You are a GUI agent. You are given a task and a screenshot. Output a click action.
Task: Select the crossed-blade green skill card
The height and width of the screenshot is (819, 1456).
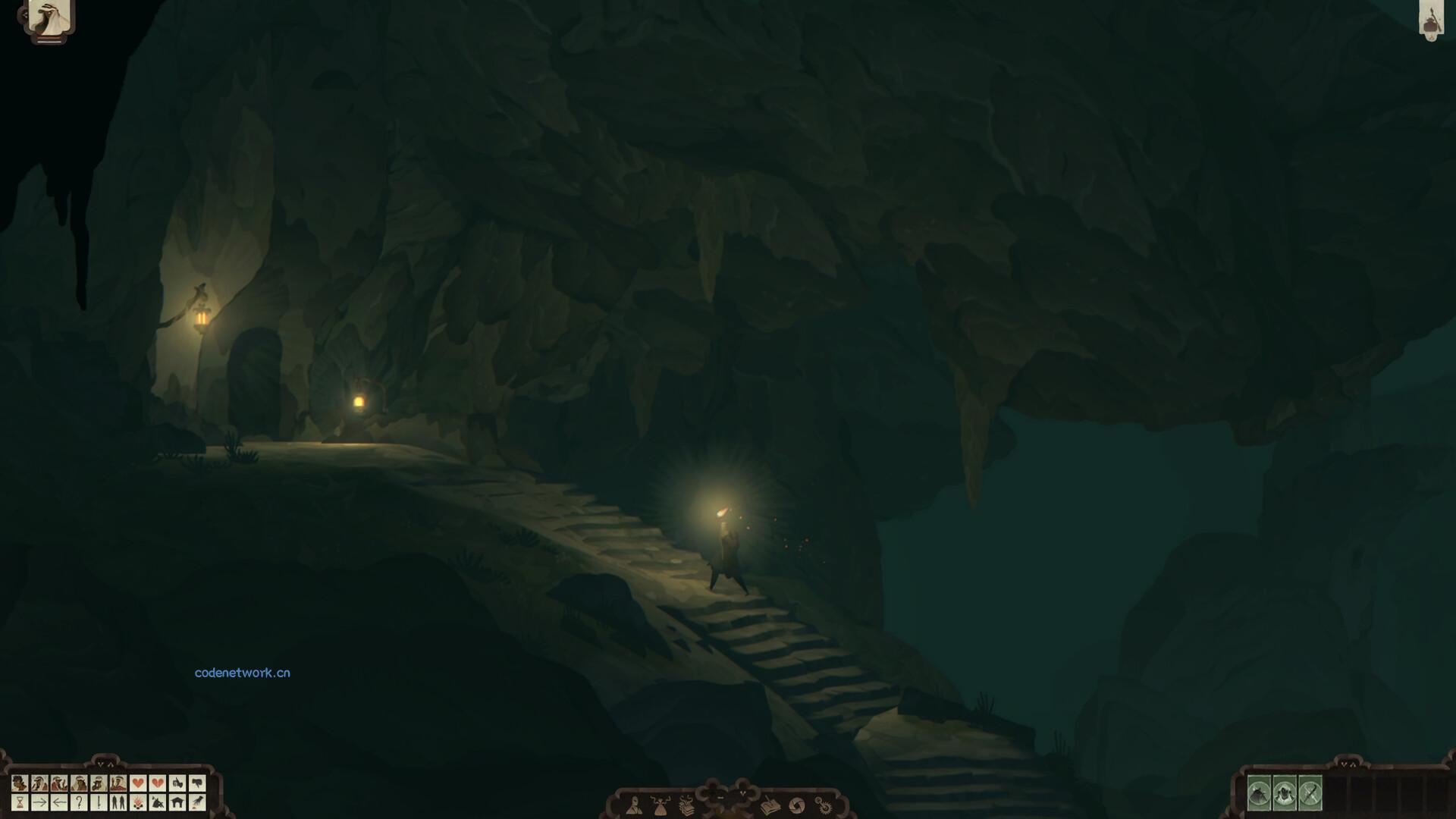point(1311,792)
